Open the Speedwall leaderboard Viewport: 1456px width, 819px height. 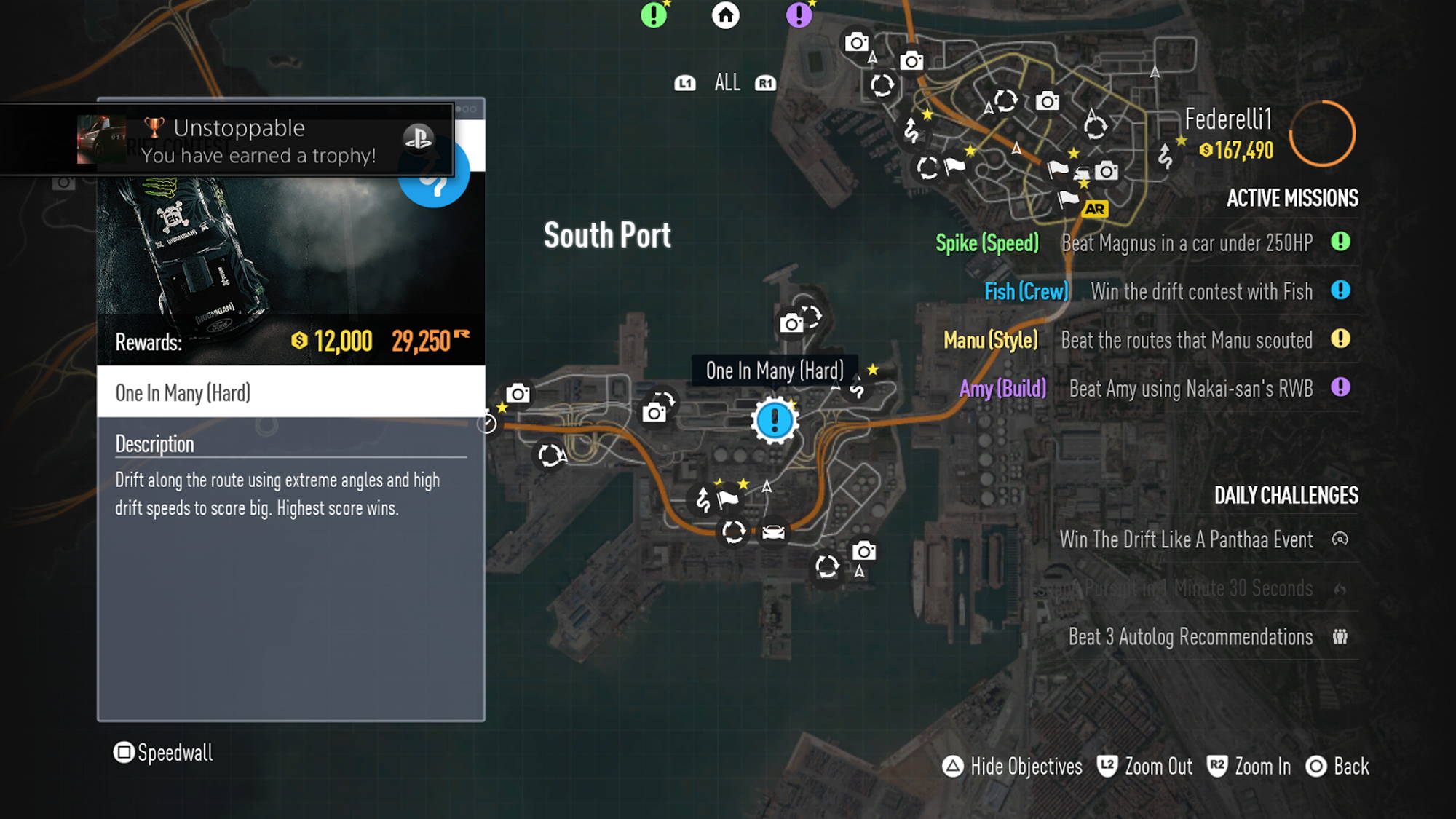(x=164, y=752)
